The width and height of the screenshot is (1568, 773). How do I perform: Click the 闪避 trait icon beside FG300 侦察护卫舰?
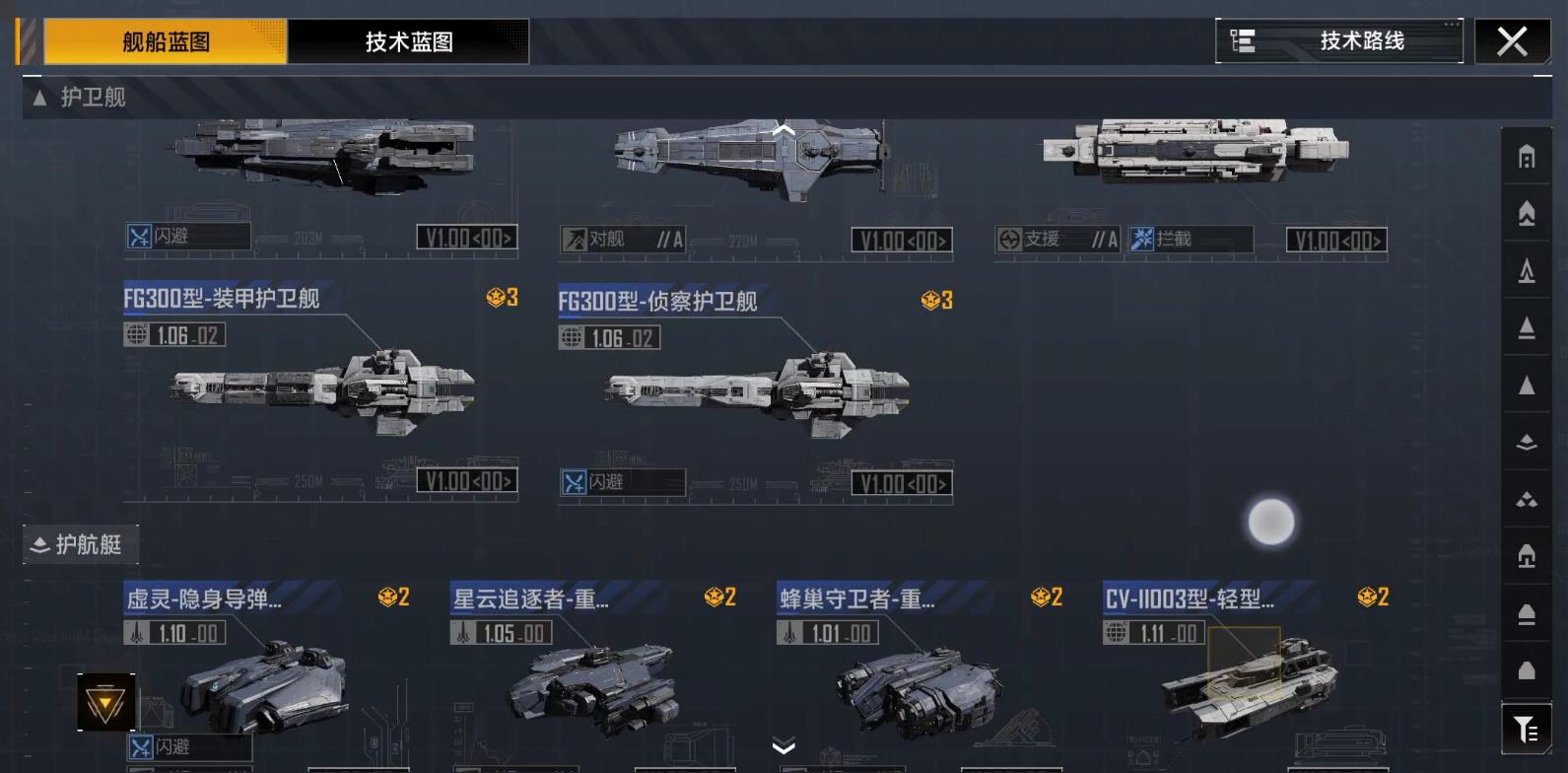[x=573, y=482]
